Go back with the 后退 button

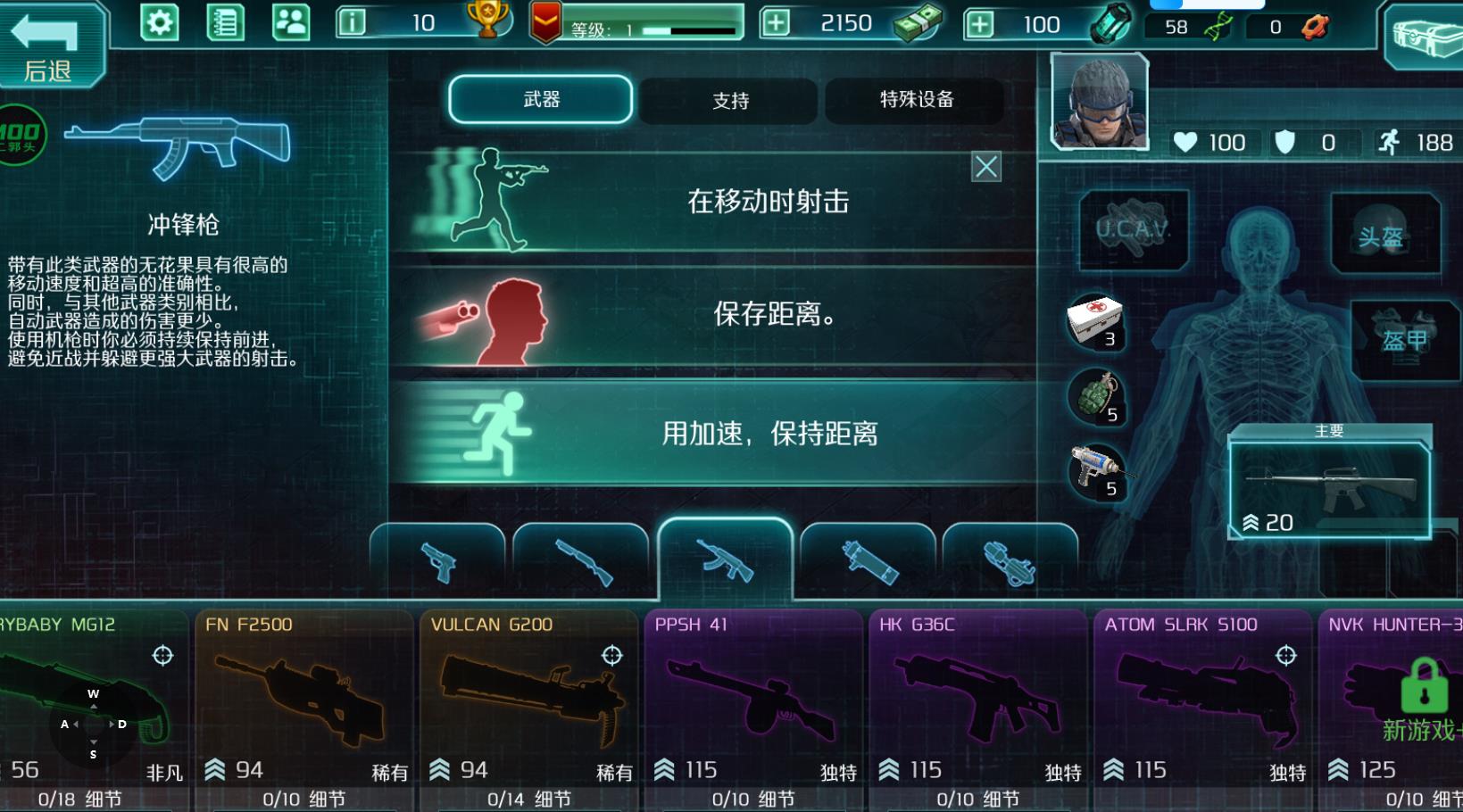click(49, 46)
